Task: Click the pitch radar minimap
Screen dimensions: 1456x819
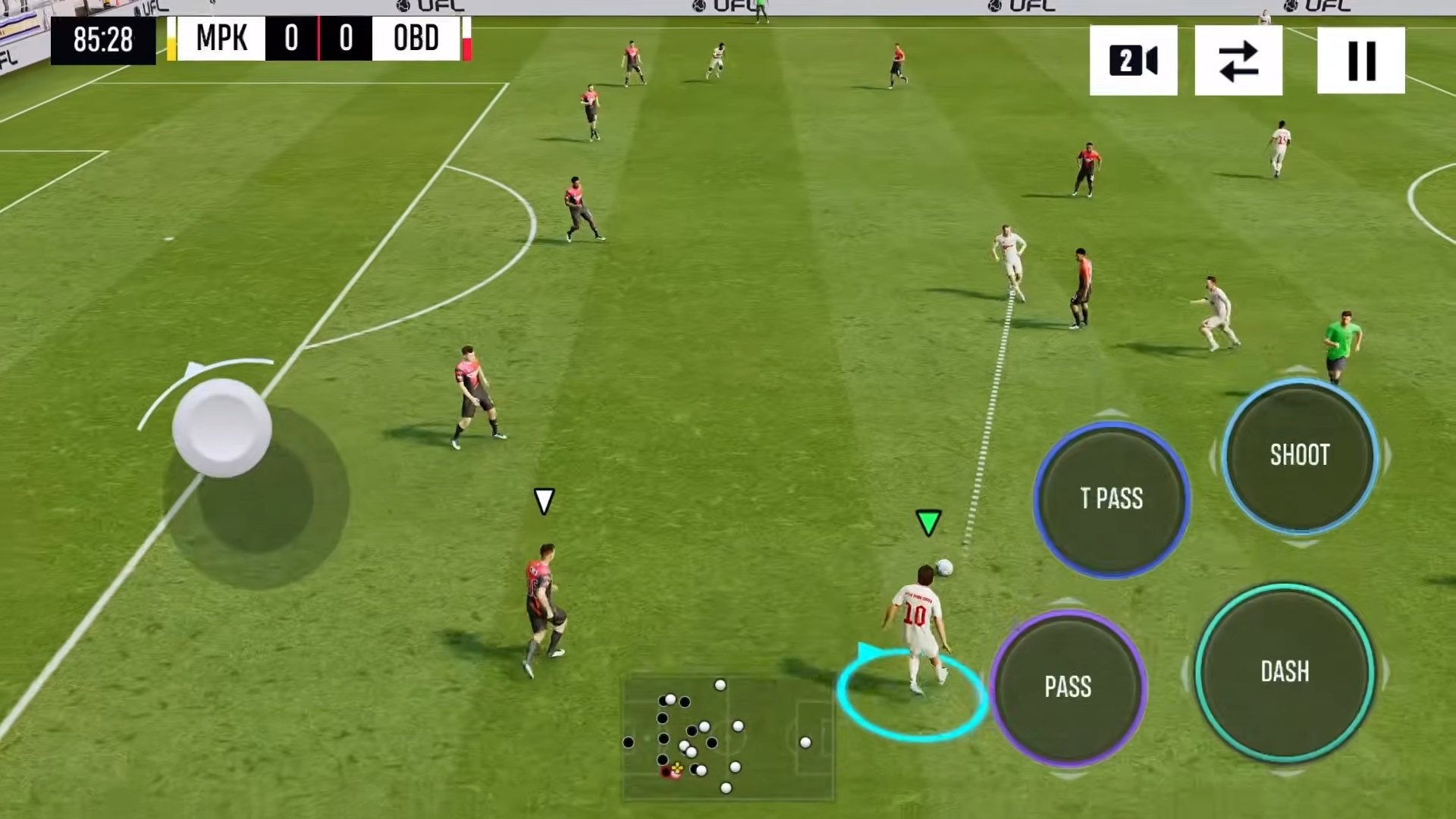Action: 728,737
